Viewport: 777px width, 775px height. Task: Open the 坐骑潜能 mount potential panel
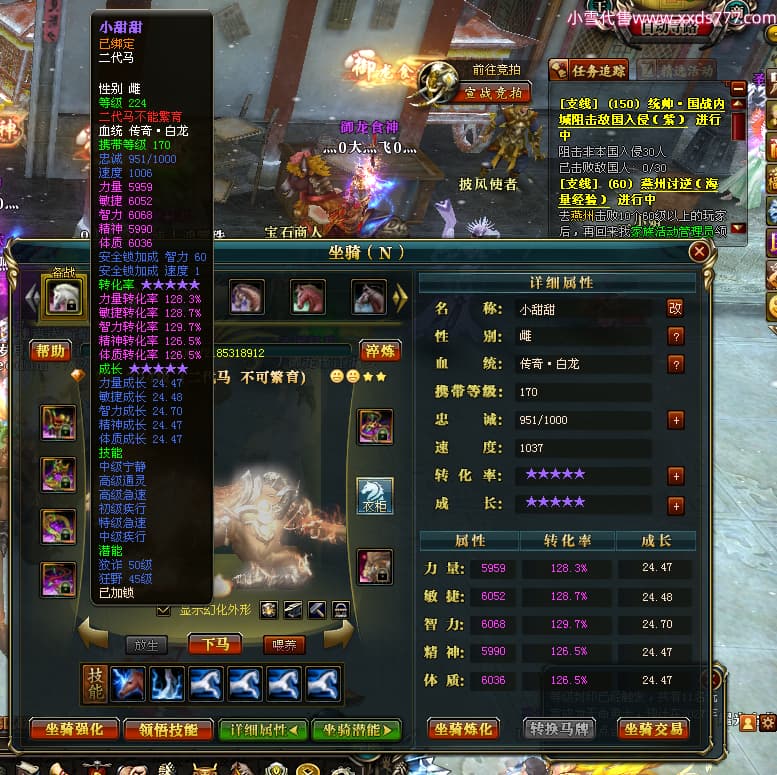coord(357,729)
